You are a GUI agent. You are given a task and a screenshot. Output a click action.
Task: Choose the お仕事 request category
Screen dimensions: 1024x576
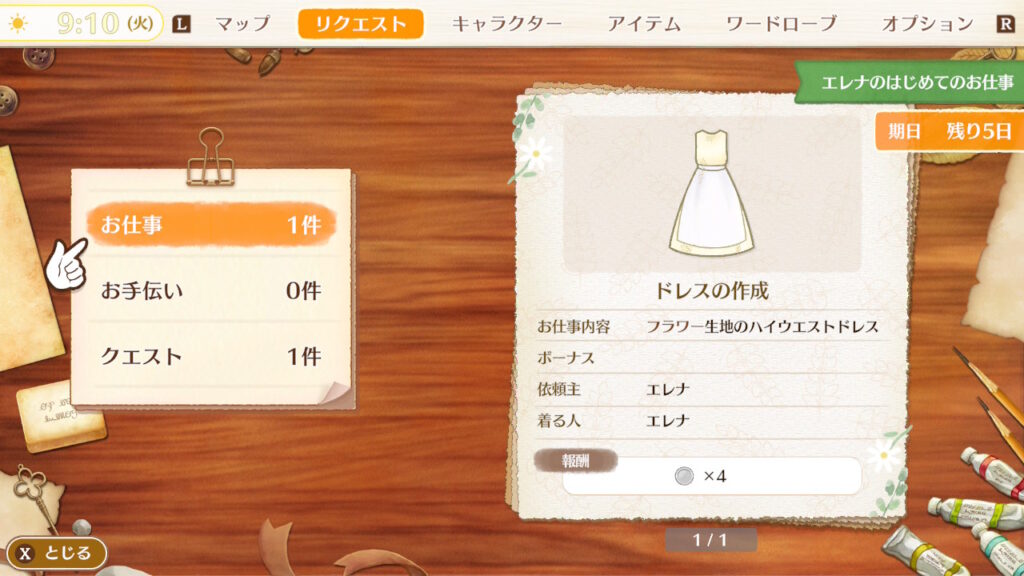[x=211, y=226]
